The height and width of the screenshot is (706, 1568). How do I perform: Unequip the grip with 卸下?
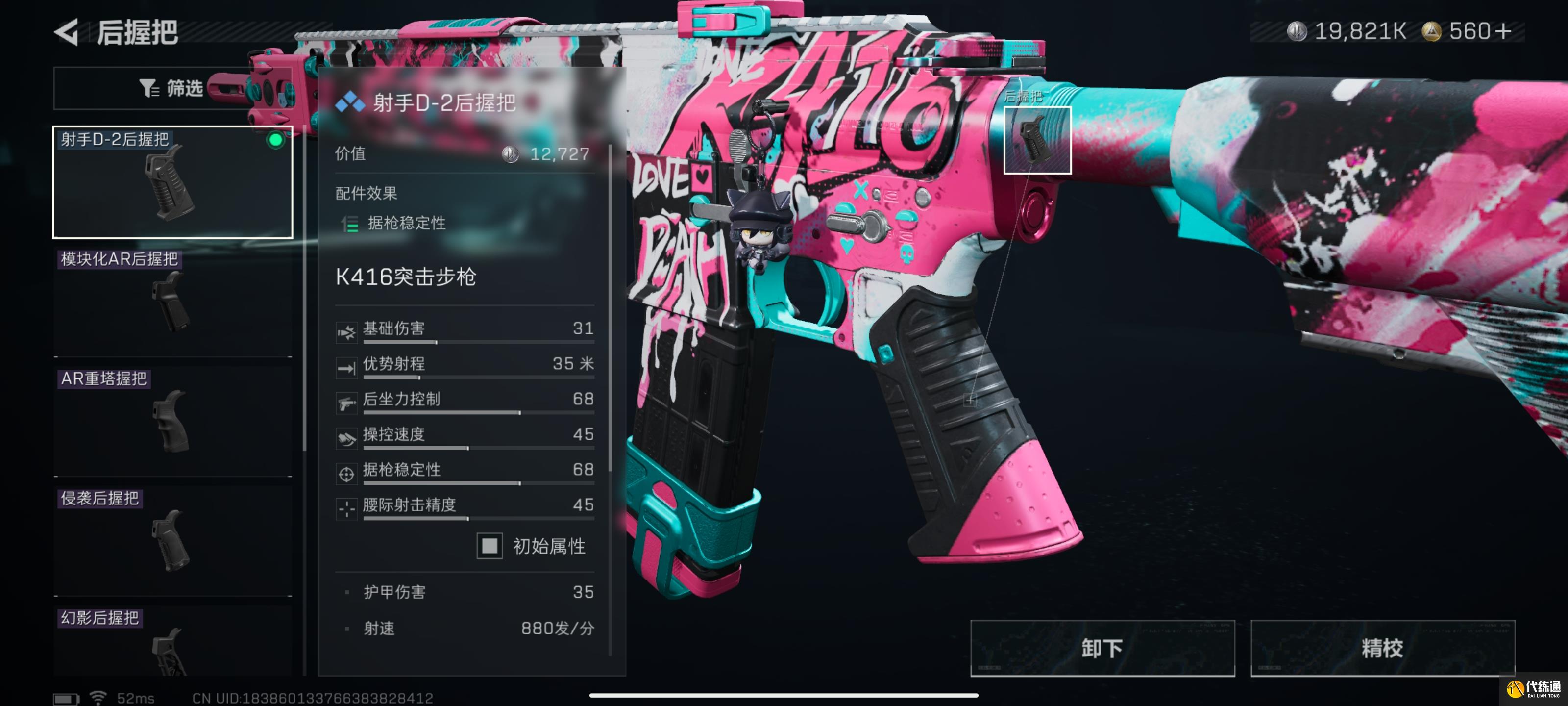tap(1102, 648)
